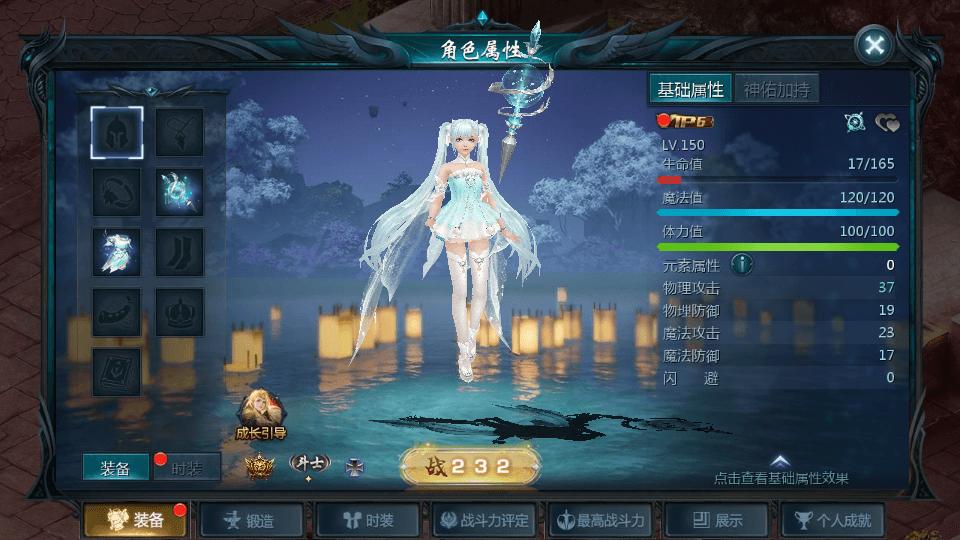Expand the 点击查看基础属性效果 arrow

click(781, 462)
